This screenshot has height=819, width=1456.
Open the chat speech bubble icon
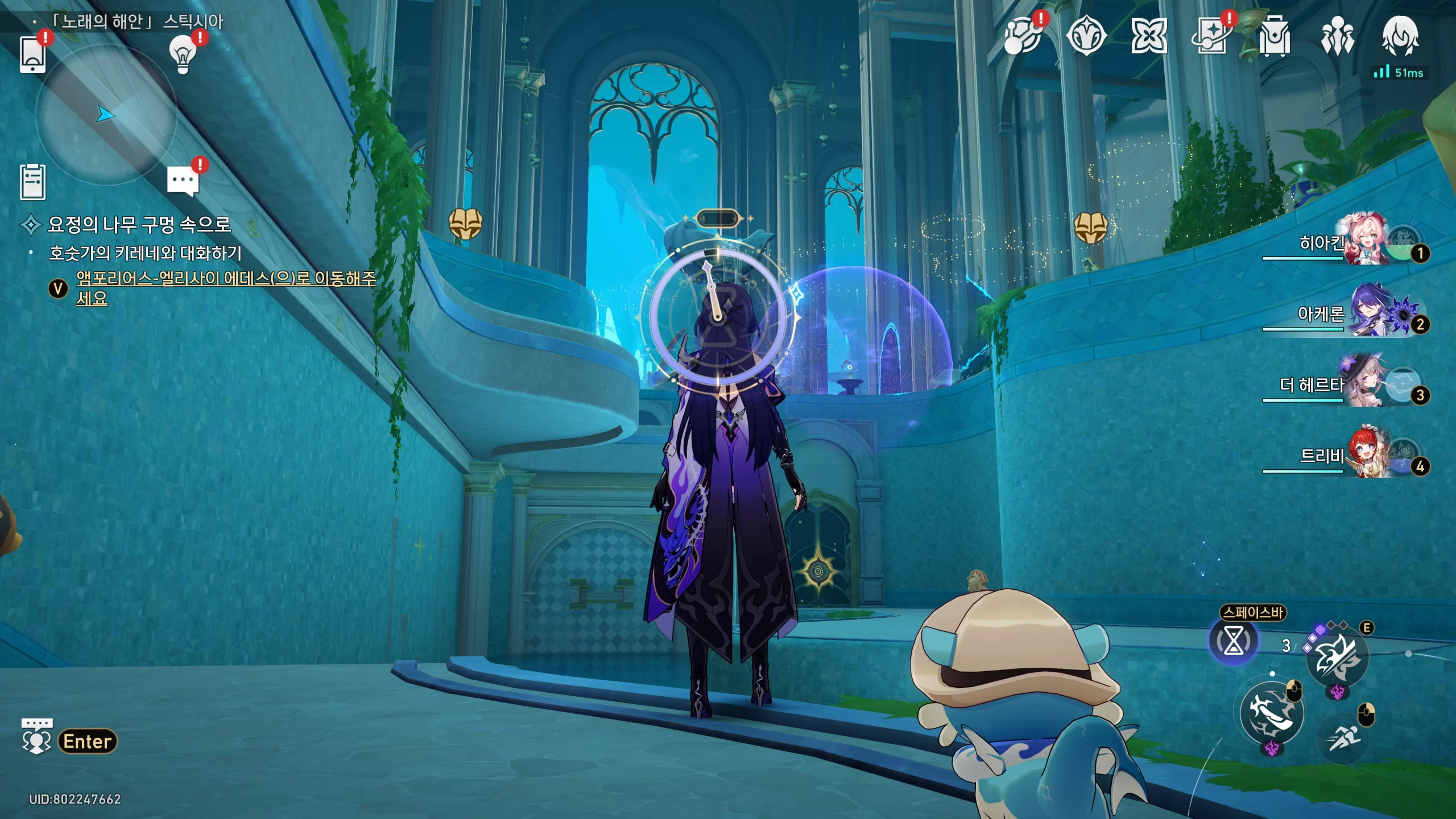[x=183, y=181]
